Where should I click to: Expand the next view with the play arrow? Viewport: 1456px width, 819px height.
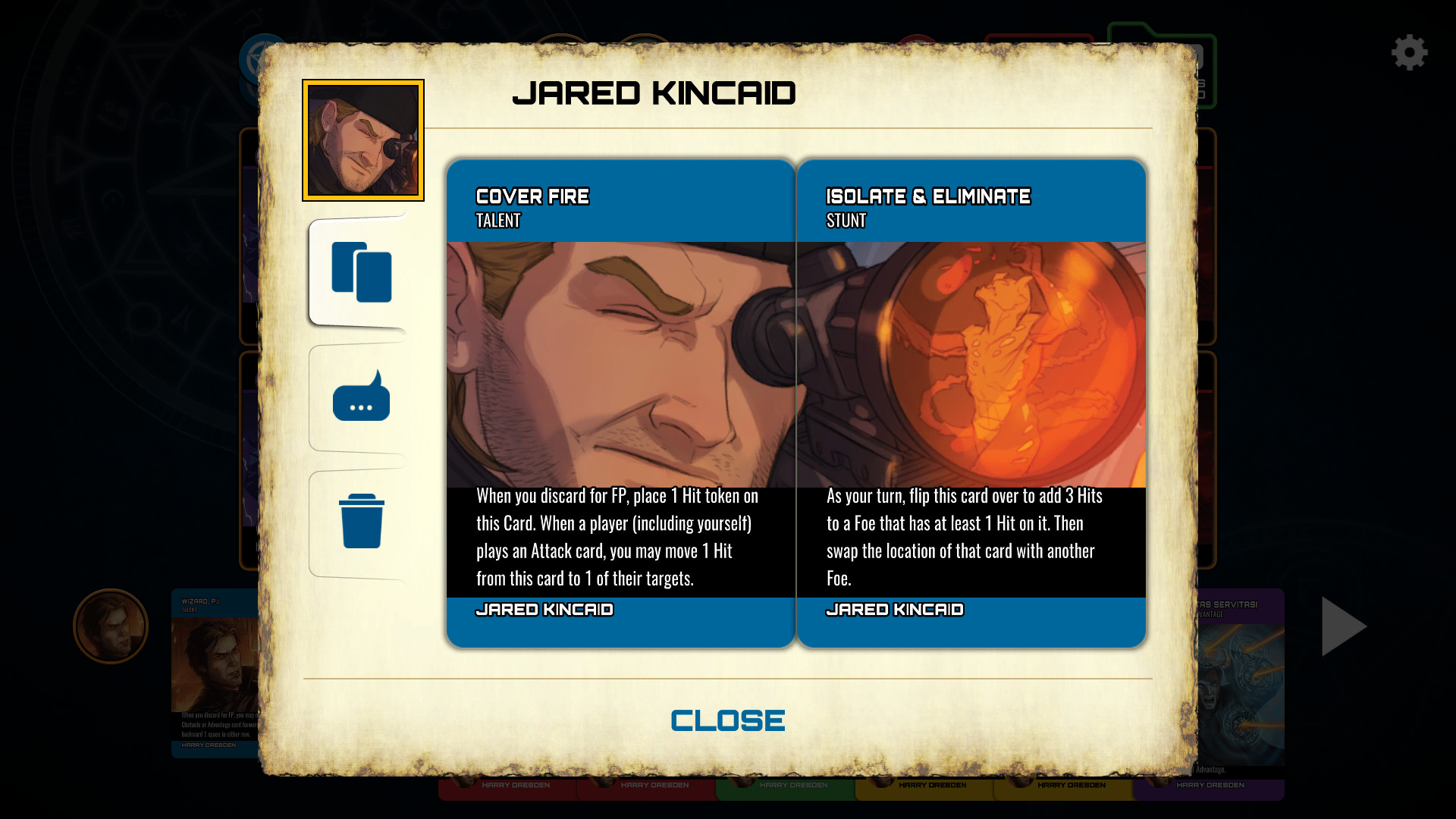pos(1342,626)
